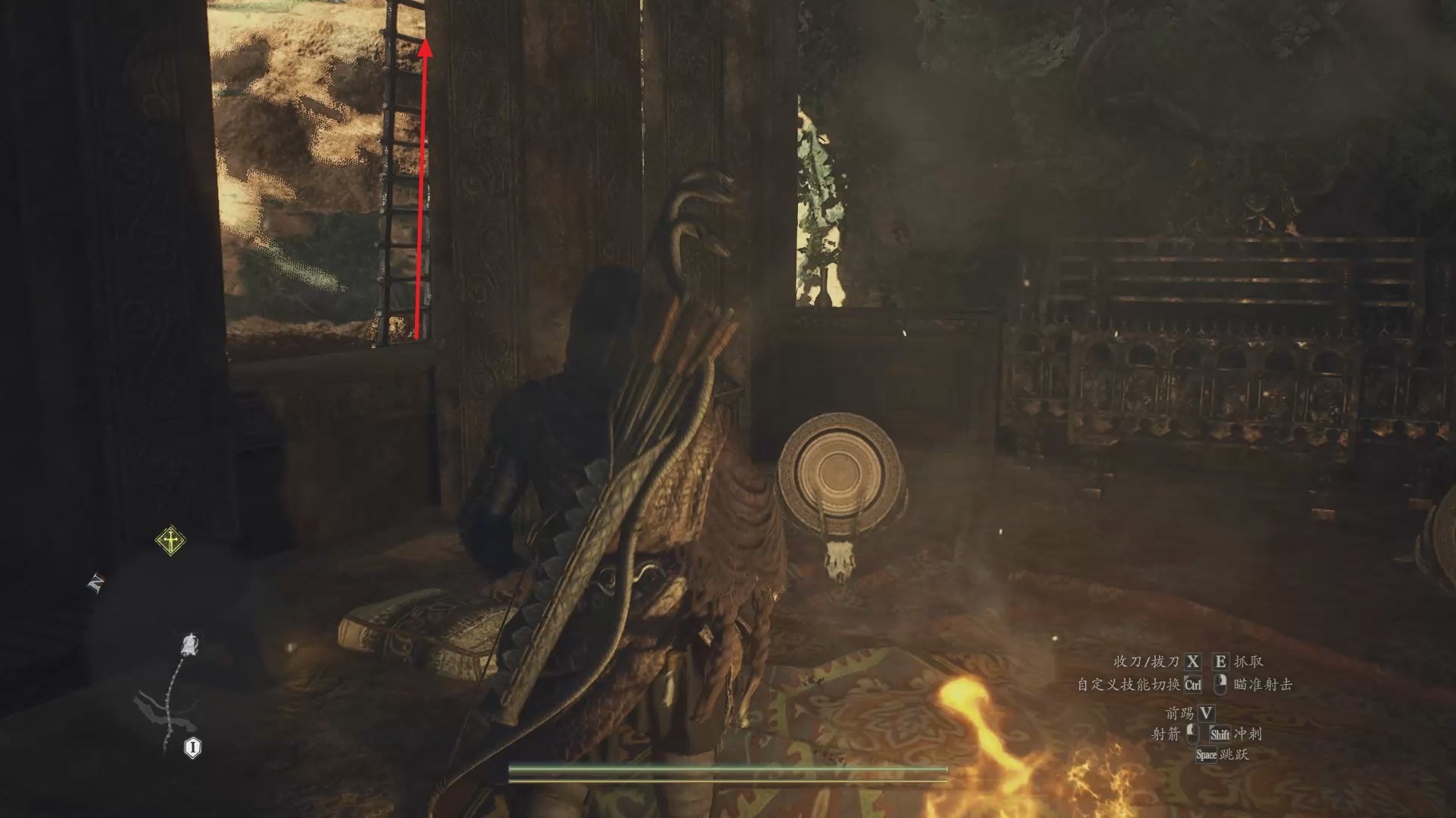Image resolution: width=1456 pixels, height=818 pixels.
Task: Select the yellow sword quest marker
Action: pyautogui.click(x=171, y=541)
